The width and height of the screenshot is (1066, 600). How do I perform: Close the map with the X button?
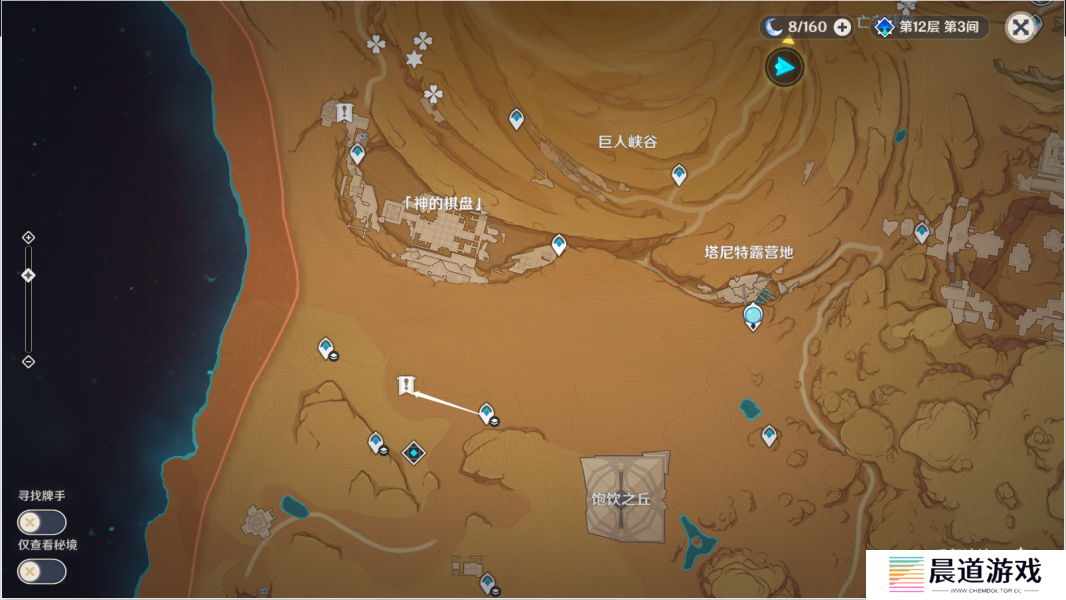[x=1020, y=27]
